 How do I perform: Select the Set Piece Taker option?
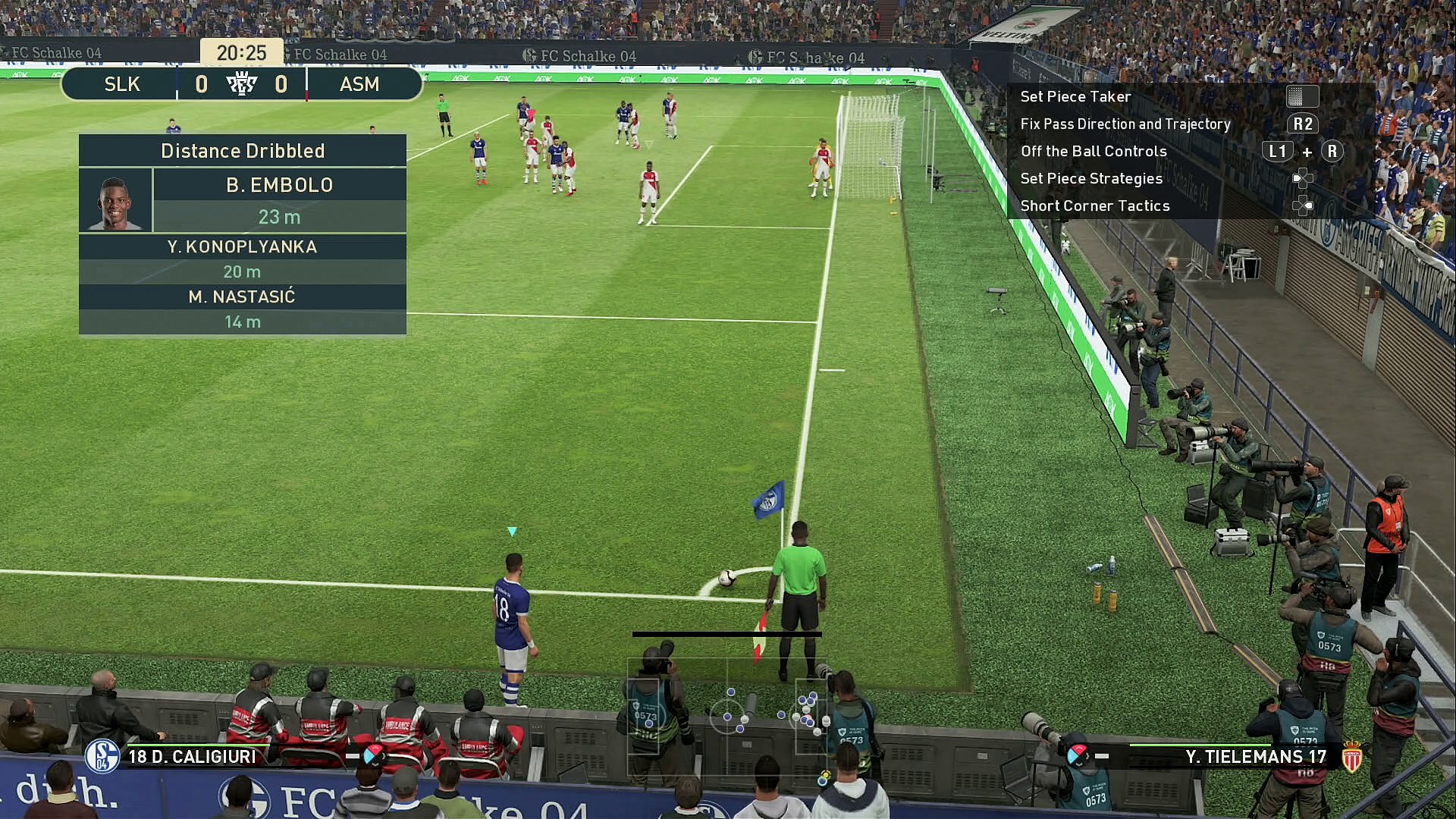pos(1075,96)
